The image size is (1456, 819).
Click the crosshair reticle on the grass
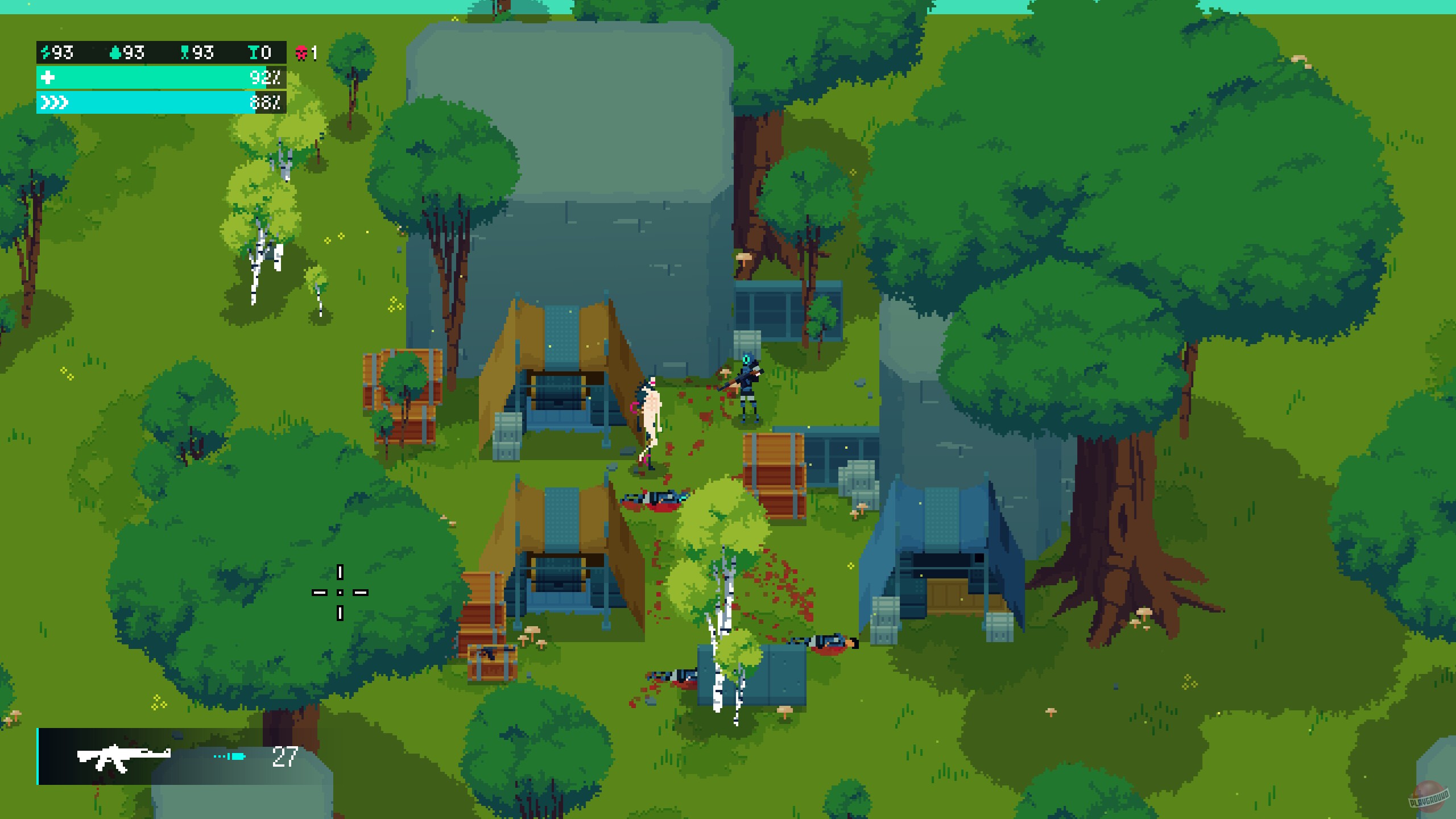(340, 593)
